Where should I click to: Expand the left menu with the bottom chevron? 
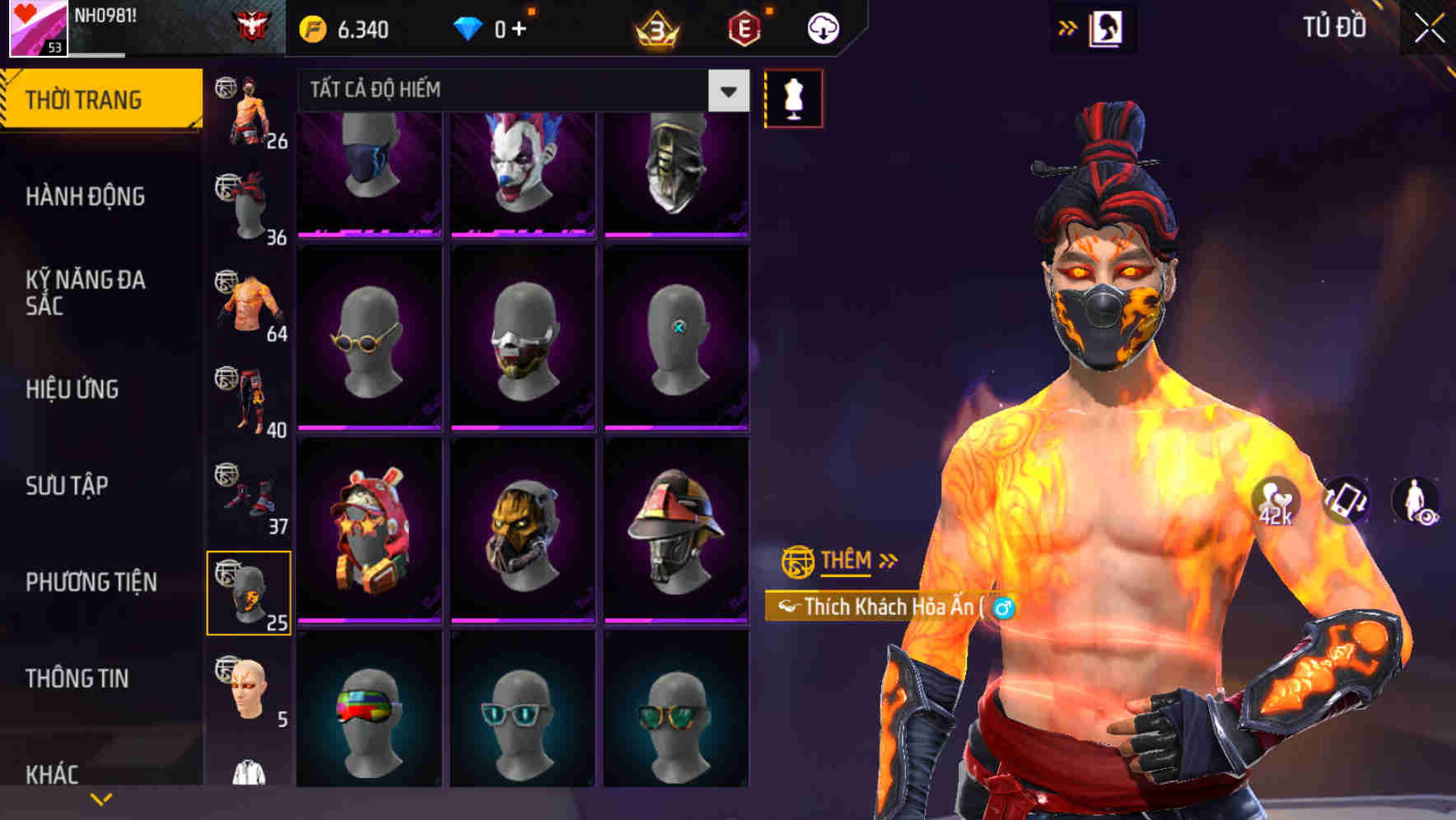(101, 799)
